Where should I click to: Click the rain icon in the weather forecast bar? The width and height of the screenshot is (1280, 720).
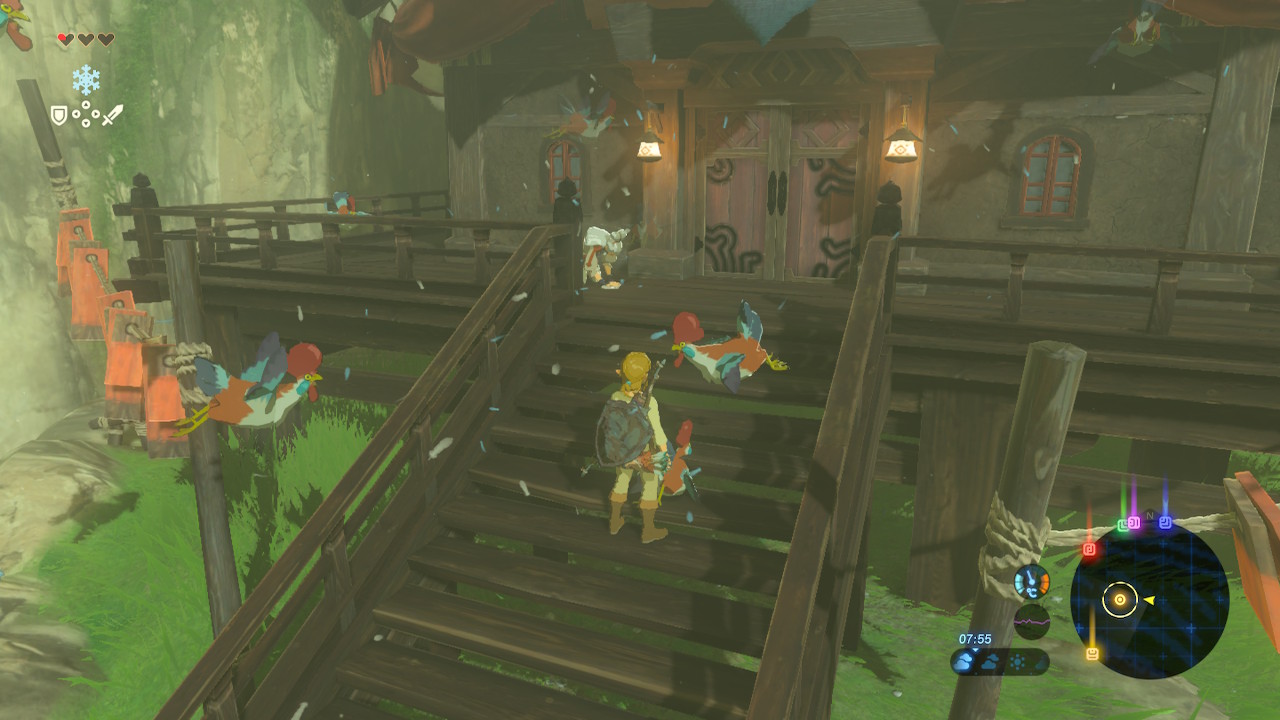tap(1040, 662)
